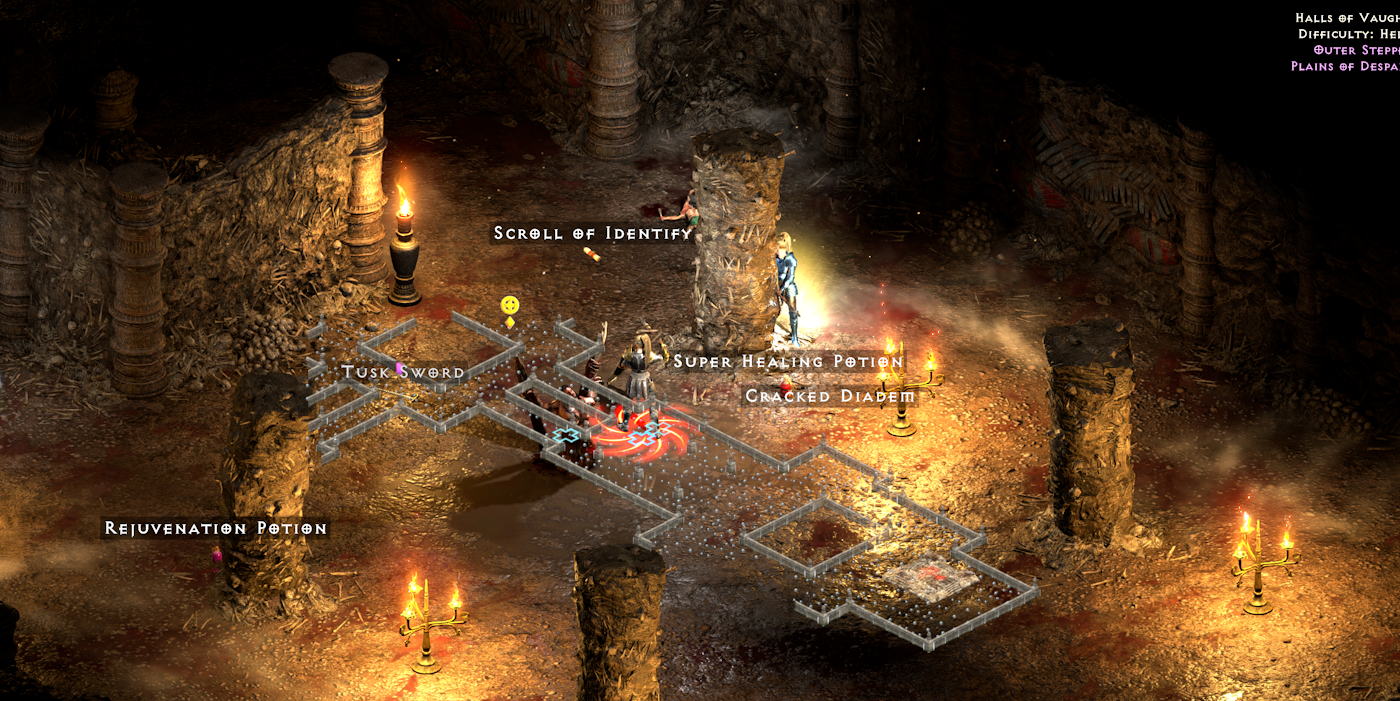This screenshot has width=1400, height=701.
Task: Collect the Rejuvenation Potion label
Action: pos(216,528)
